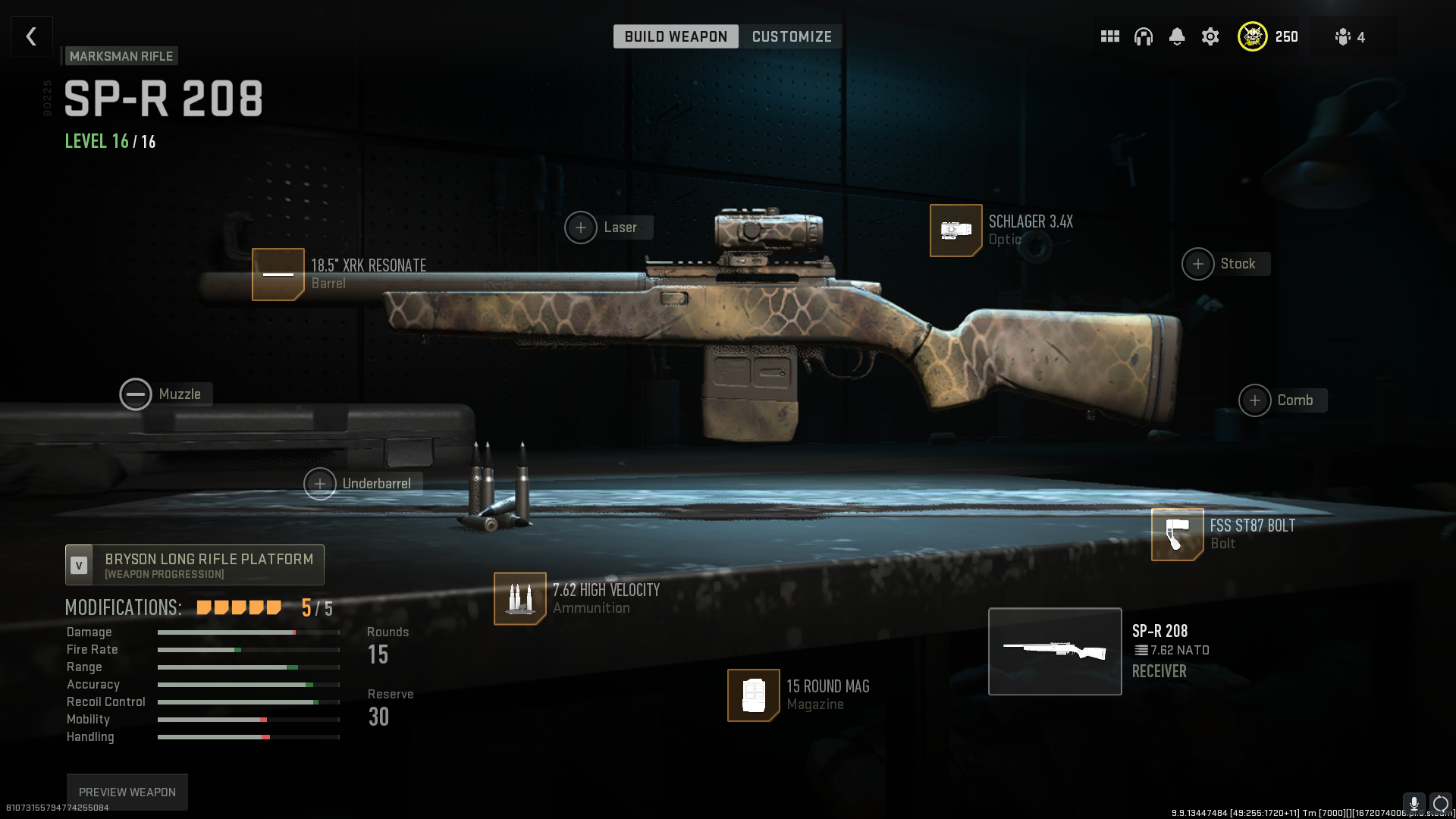
Task: Open the headset audio icon
Action: coord(1144,36)
